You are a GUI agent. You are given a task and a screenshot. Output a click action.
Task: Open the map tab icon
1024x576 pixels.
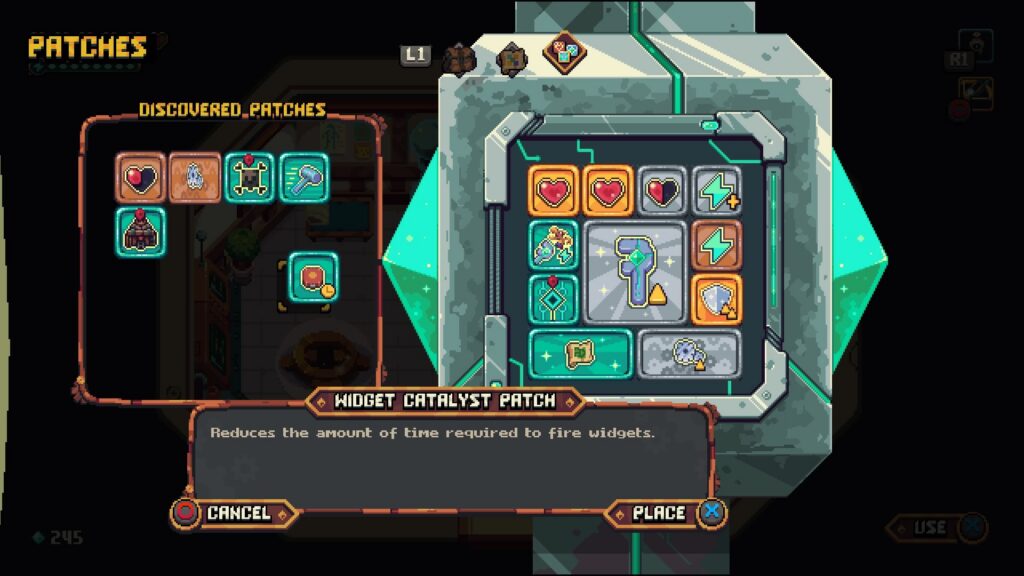click(x=511, y=58)
